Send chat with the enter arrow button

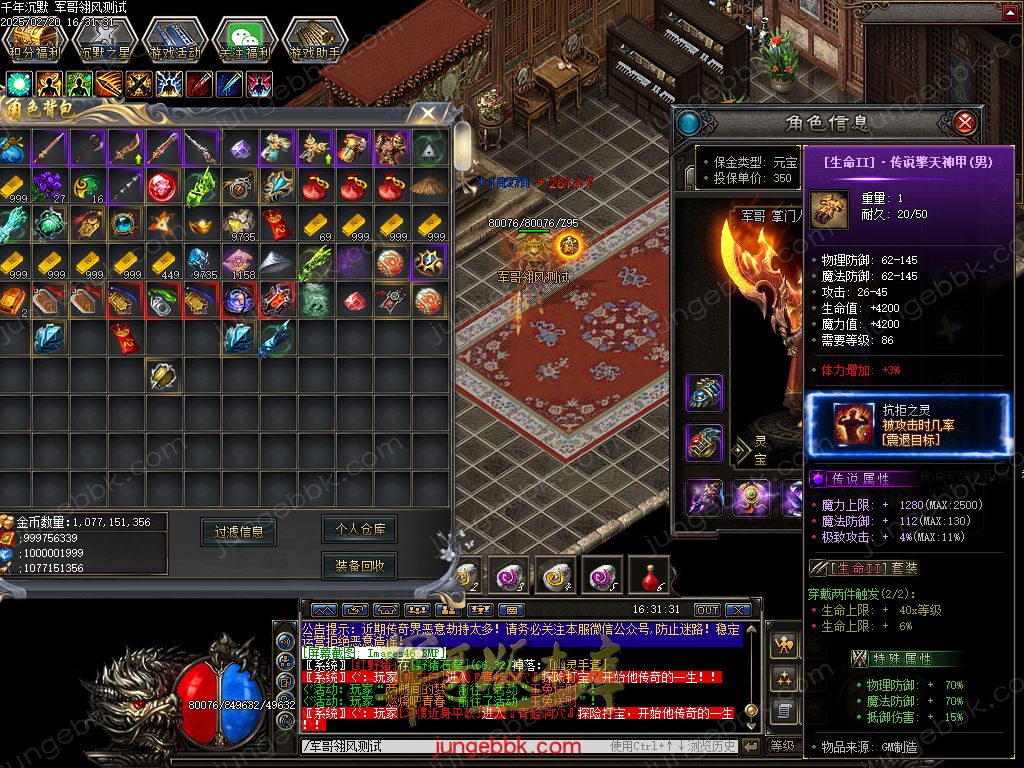click(x=751, y=746)
